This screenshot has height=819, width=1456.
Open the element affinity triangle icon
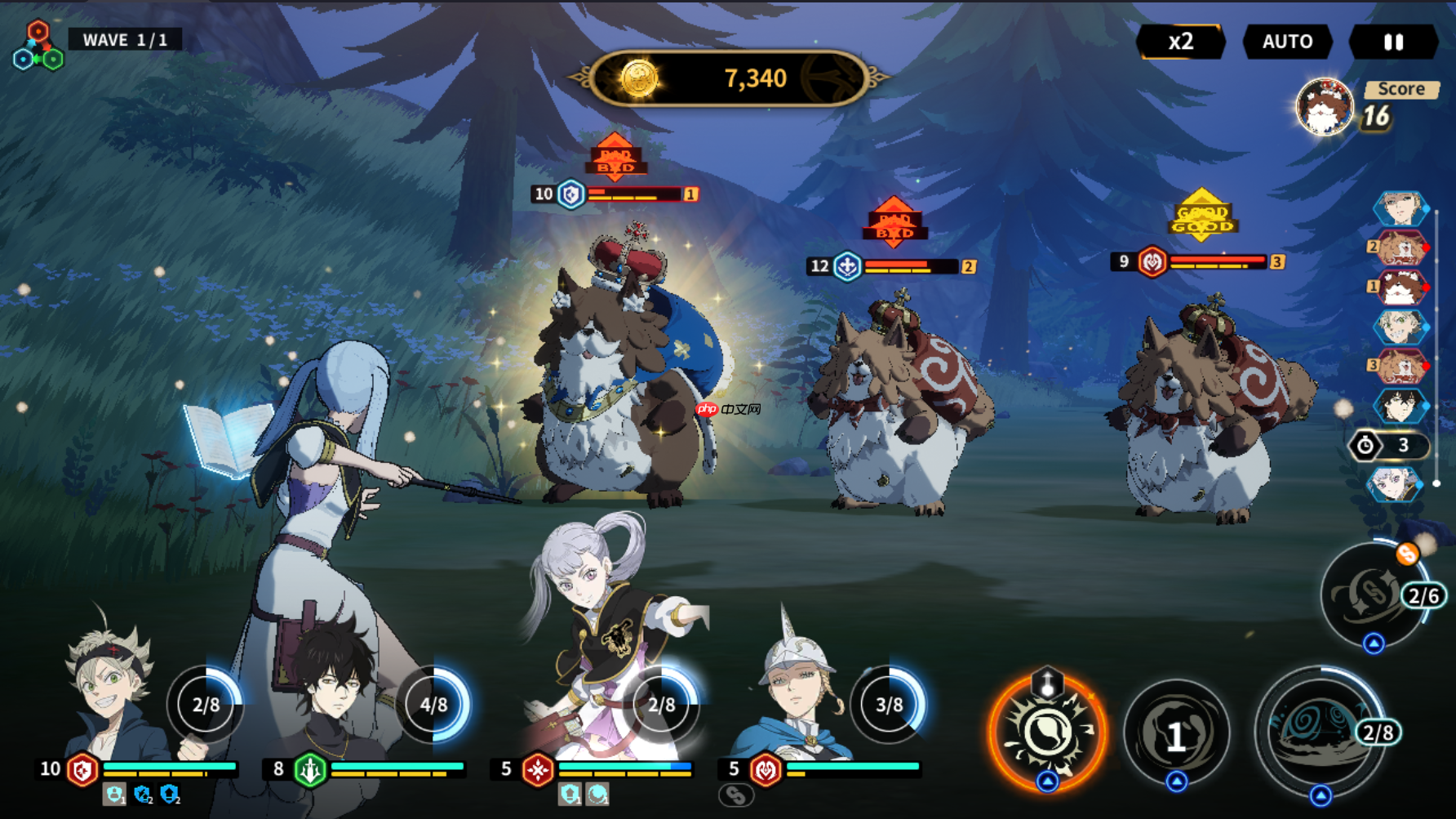click(38, 47)
